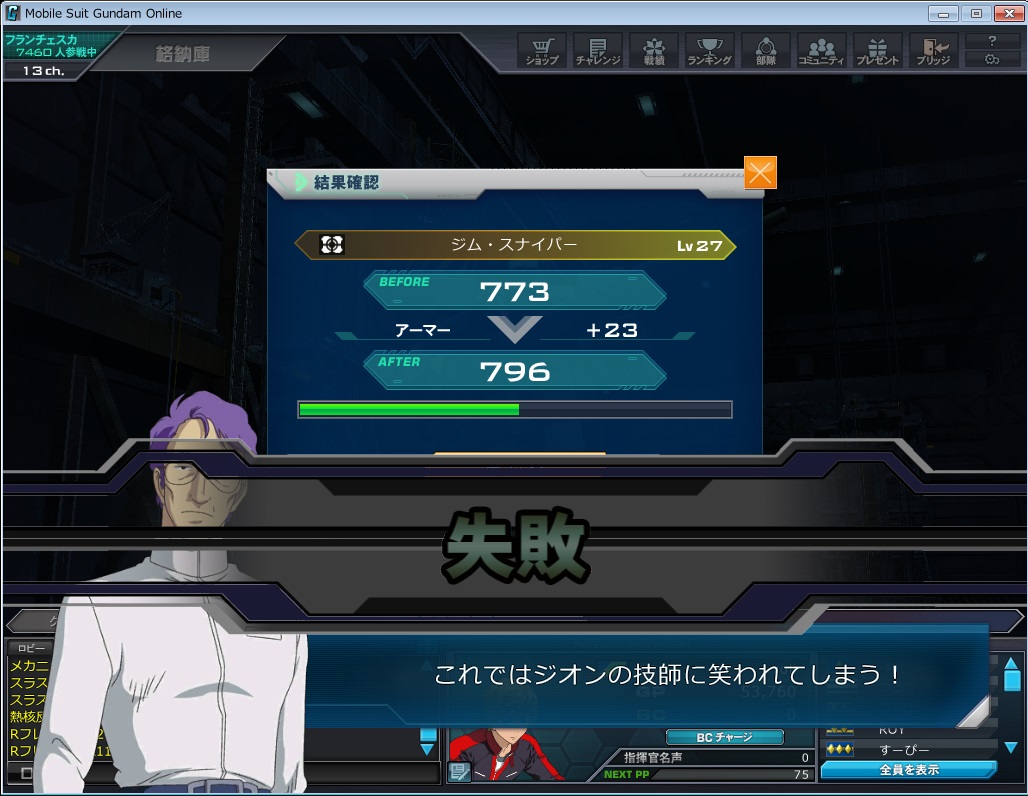Screen dimensions: 1028x796
Task: Open the Challenge (チャレンジ) menu
Action: [x=598, y=51]
